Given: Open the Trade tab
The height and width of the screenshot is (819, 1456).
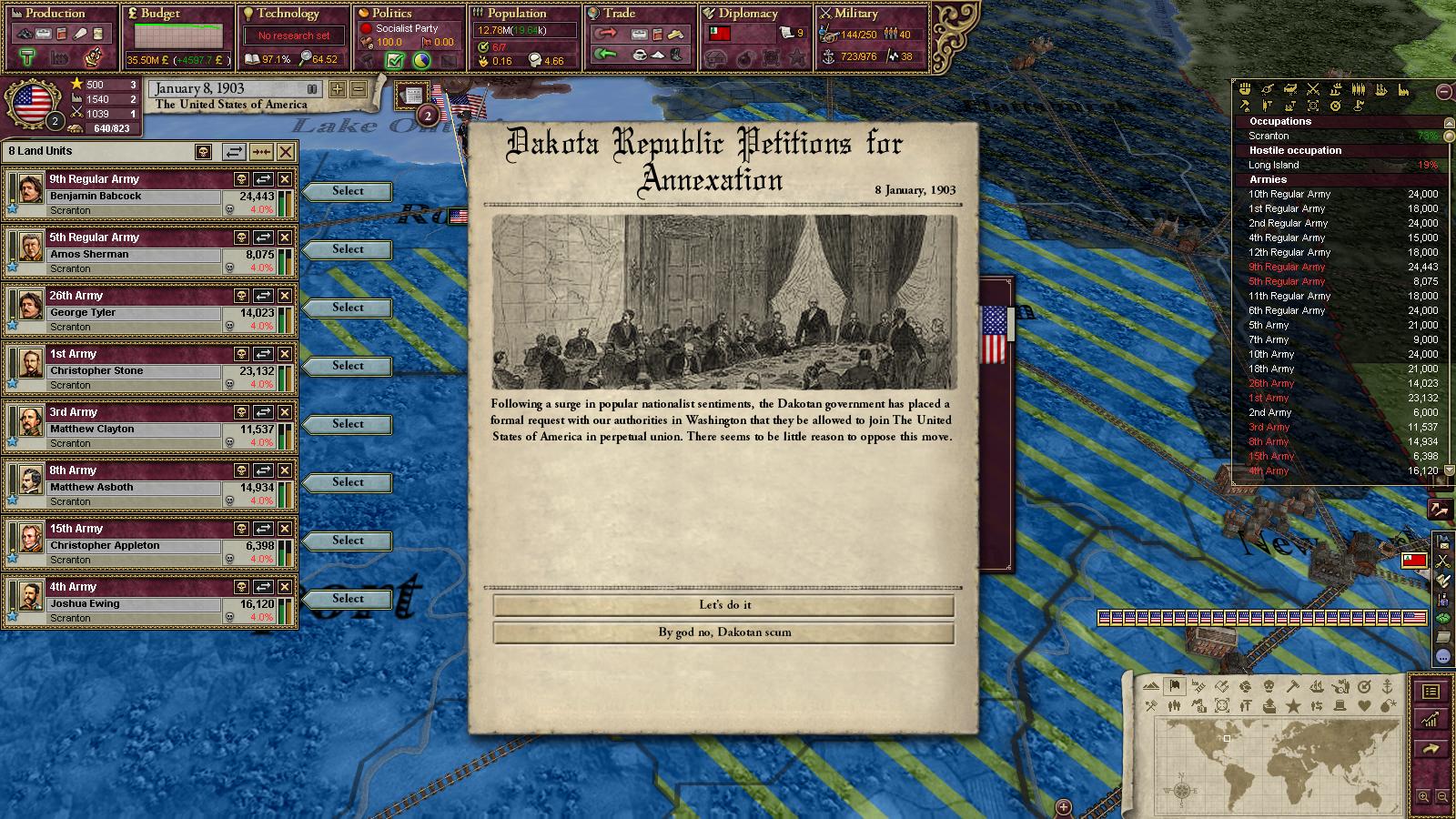Looking at the screenshot, I should 619,14.
